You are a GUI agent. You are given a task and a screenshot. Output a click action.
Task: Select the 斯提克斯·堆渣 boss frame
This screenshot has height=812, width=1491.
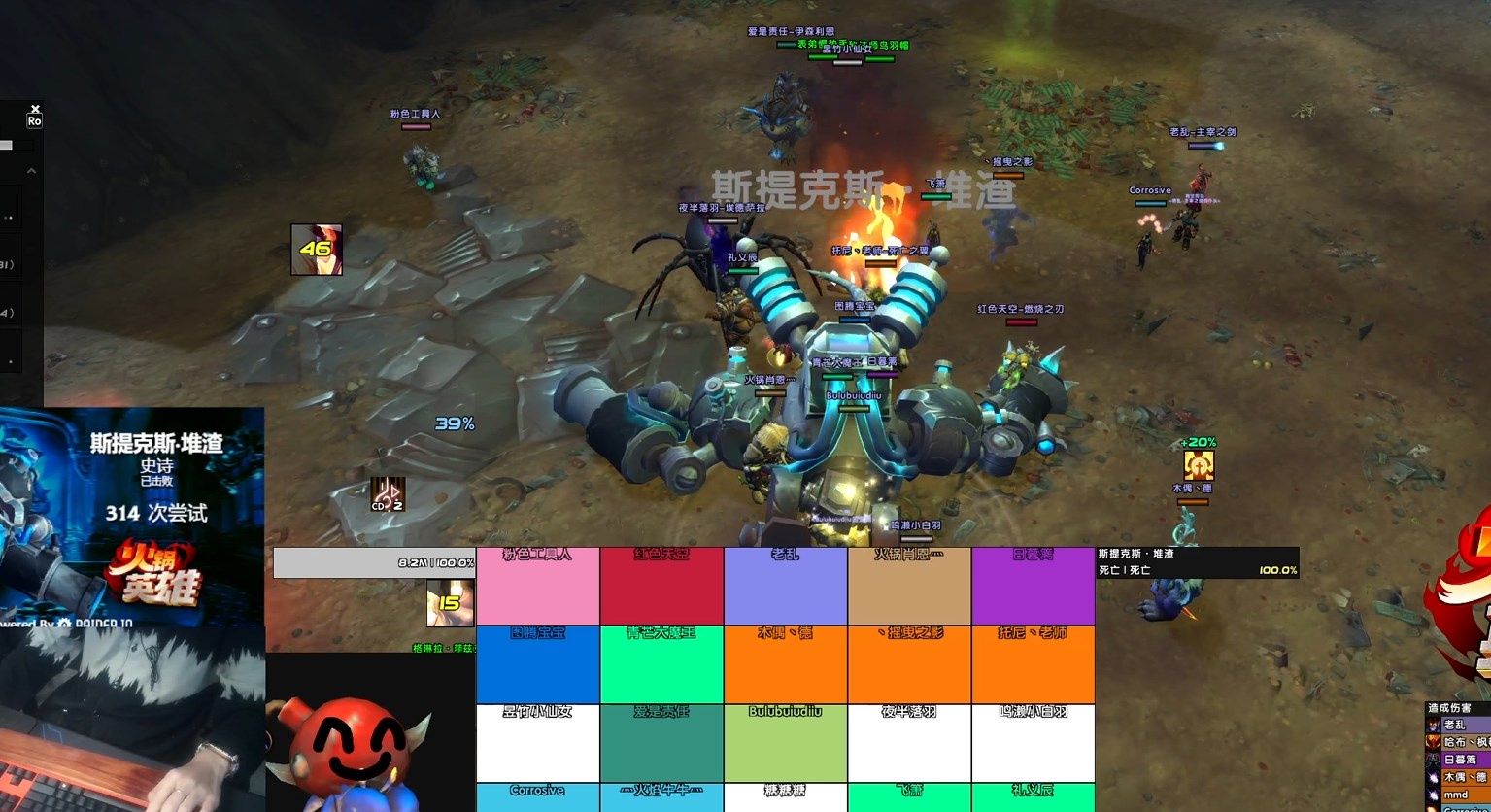tap(1197, 562)
